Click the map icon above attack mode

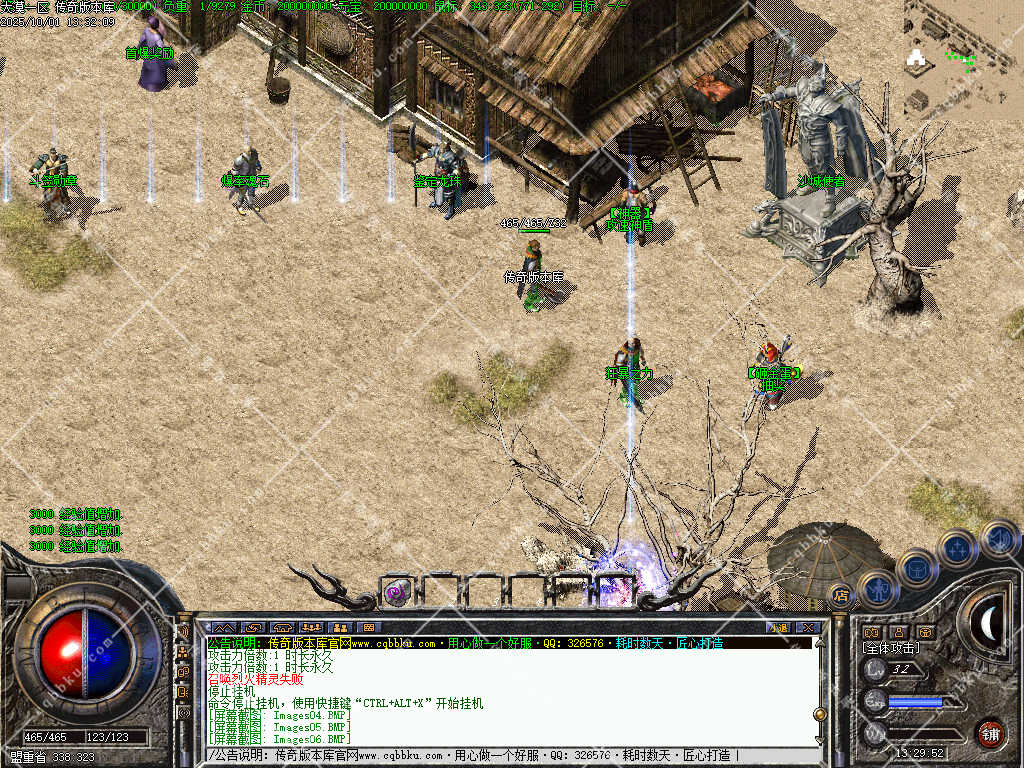click(x=870, y=632)
